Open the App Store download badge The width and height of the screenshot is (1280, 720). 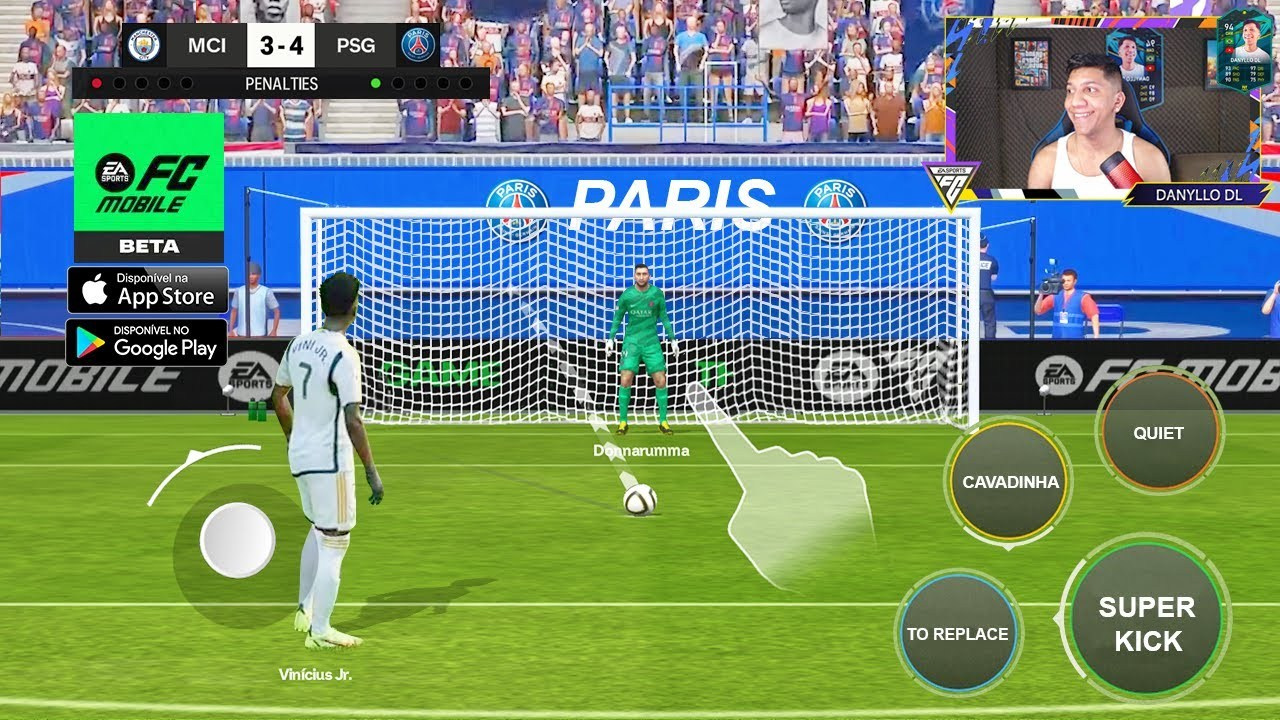tap(148, 290)
